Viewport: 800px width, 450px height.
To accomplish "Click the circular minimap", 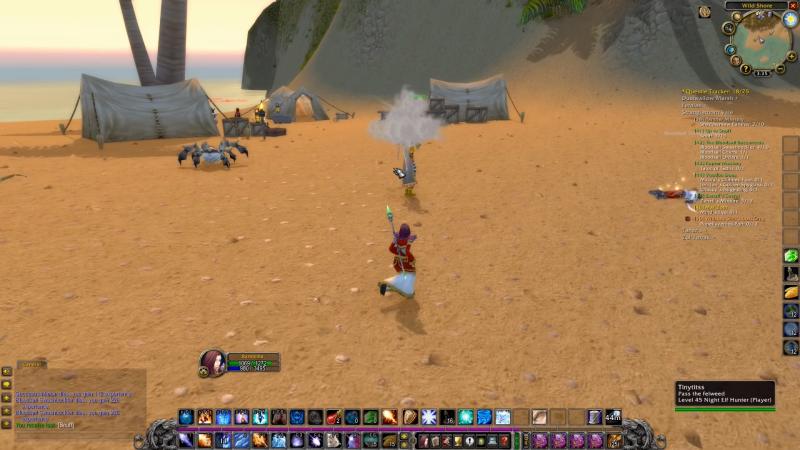I will (762, 42).
